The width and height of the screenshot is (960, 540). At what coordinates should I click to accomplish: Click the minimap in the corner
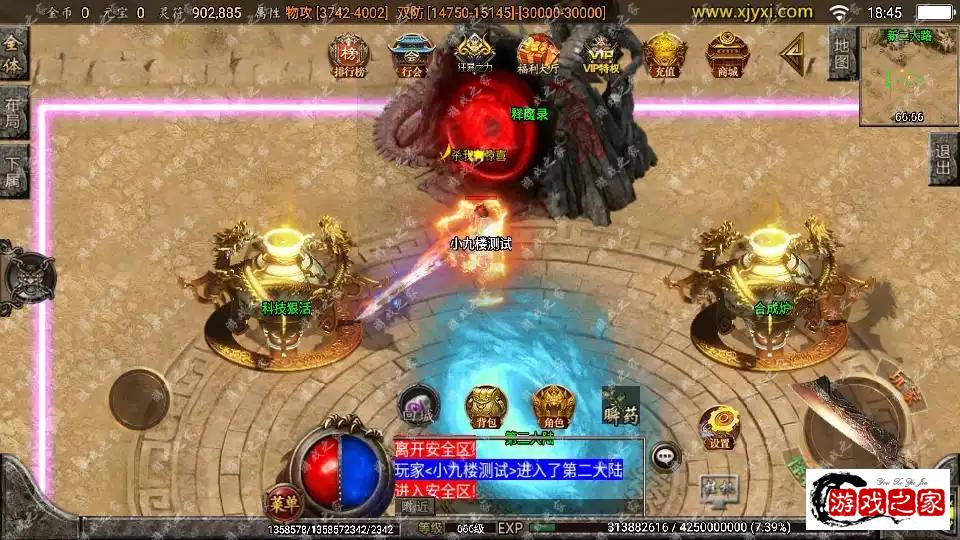point(908,76)
